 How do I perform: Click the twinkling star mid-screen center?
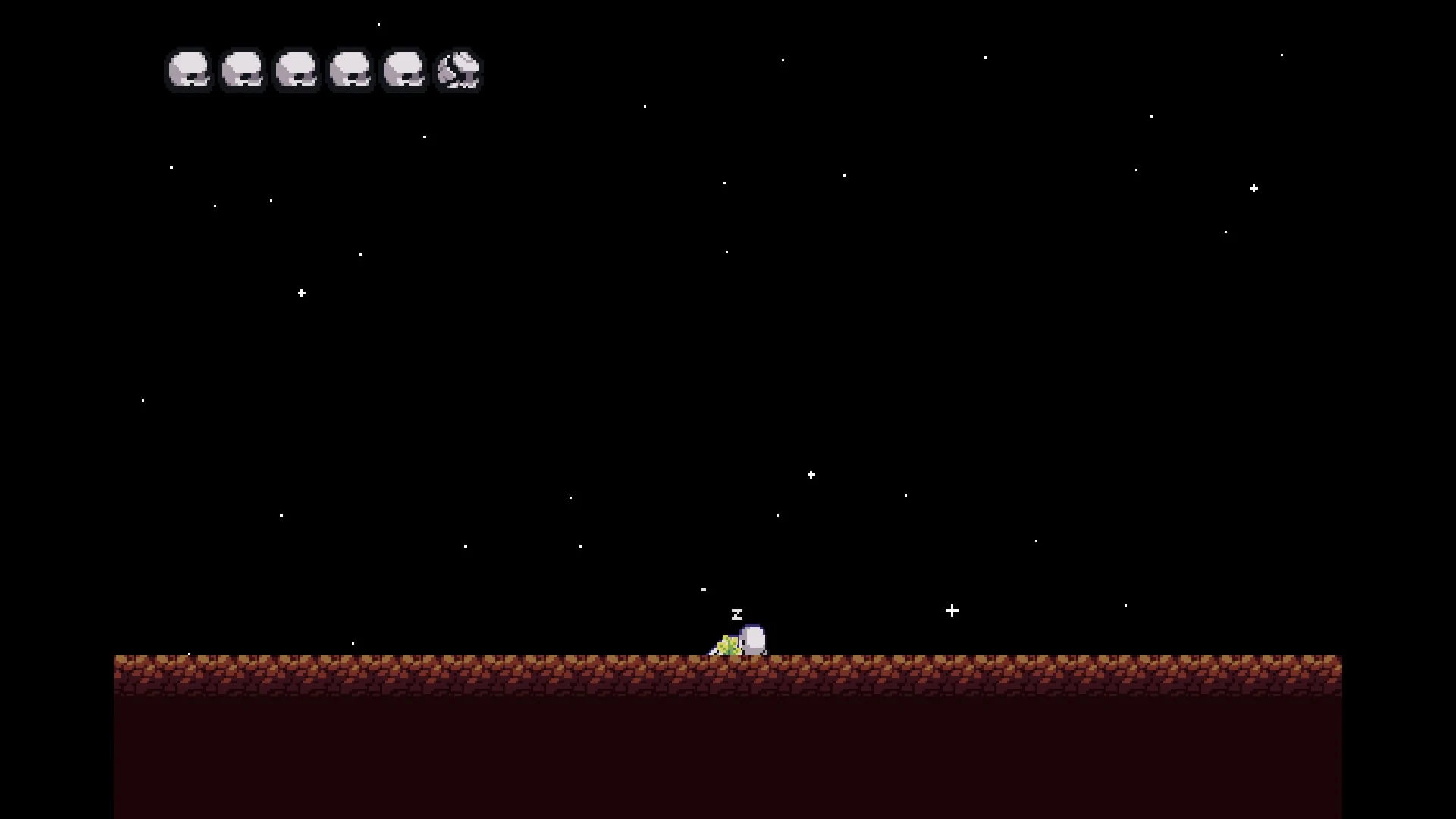(x=811, y=474)
